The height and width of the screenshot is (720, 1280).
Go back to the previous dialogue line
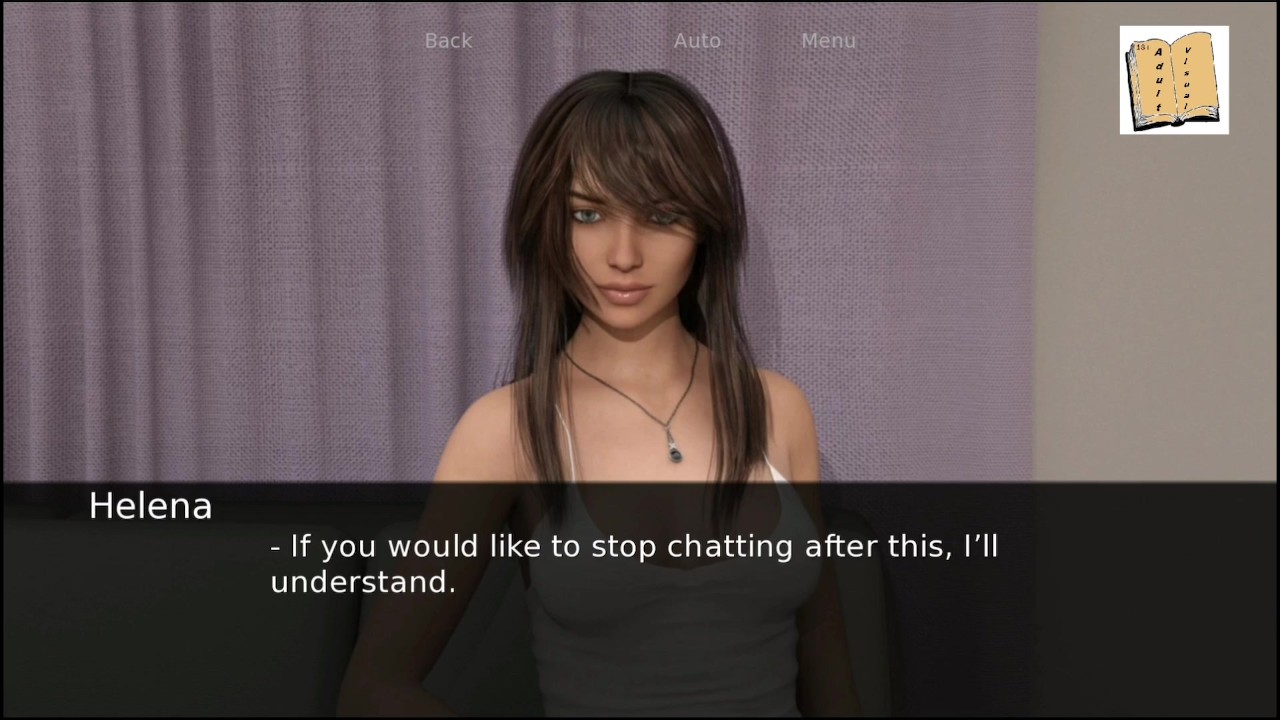tap(448, 41)
